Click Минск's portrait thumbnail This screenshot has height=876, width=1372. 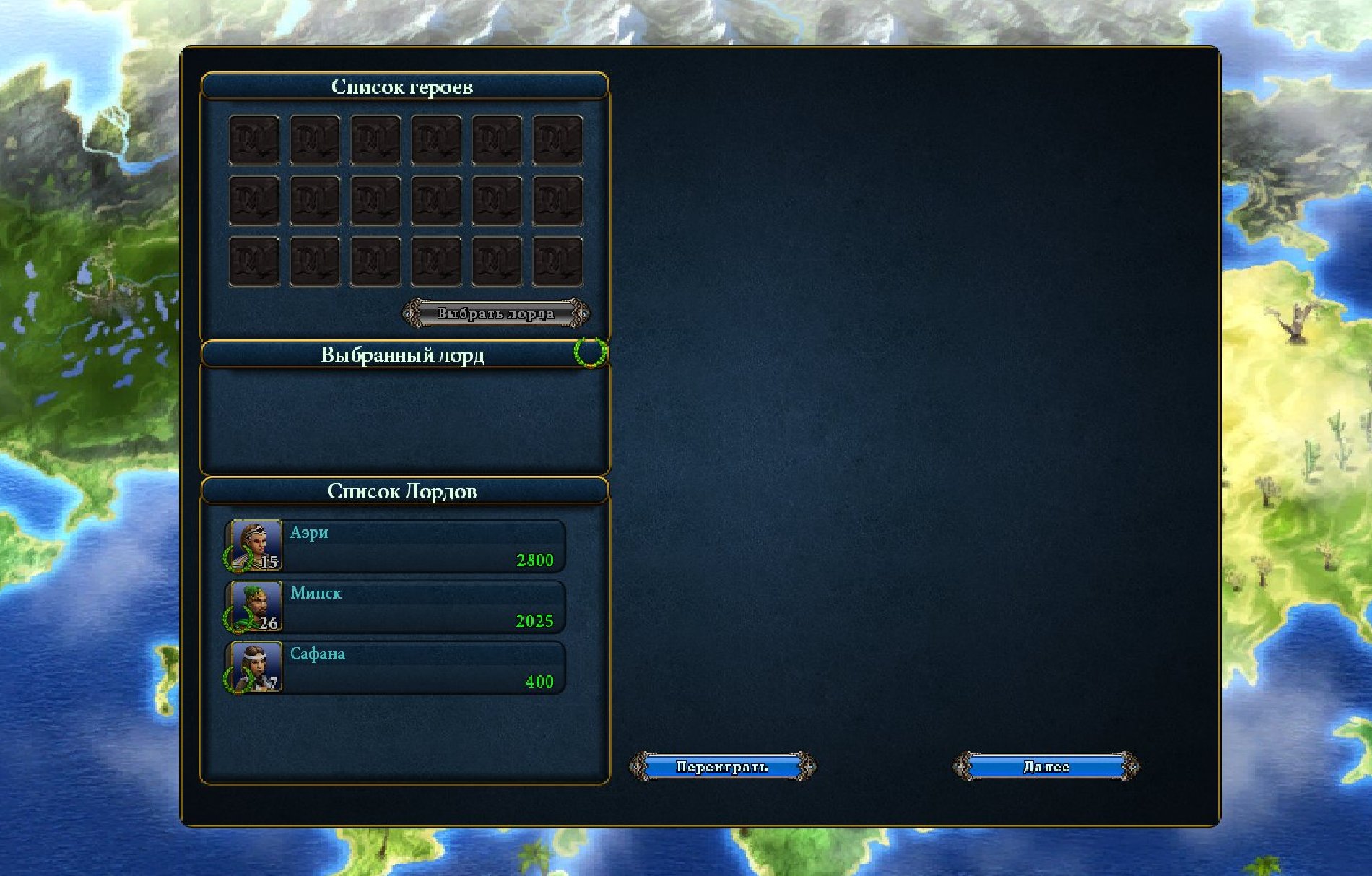254,606
